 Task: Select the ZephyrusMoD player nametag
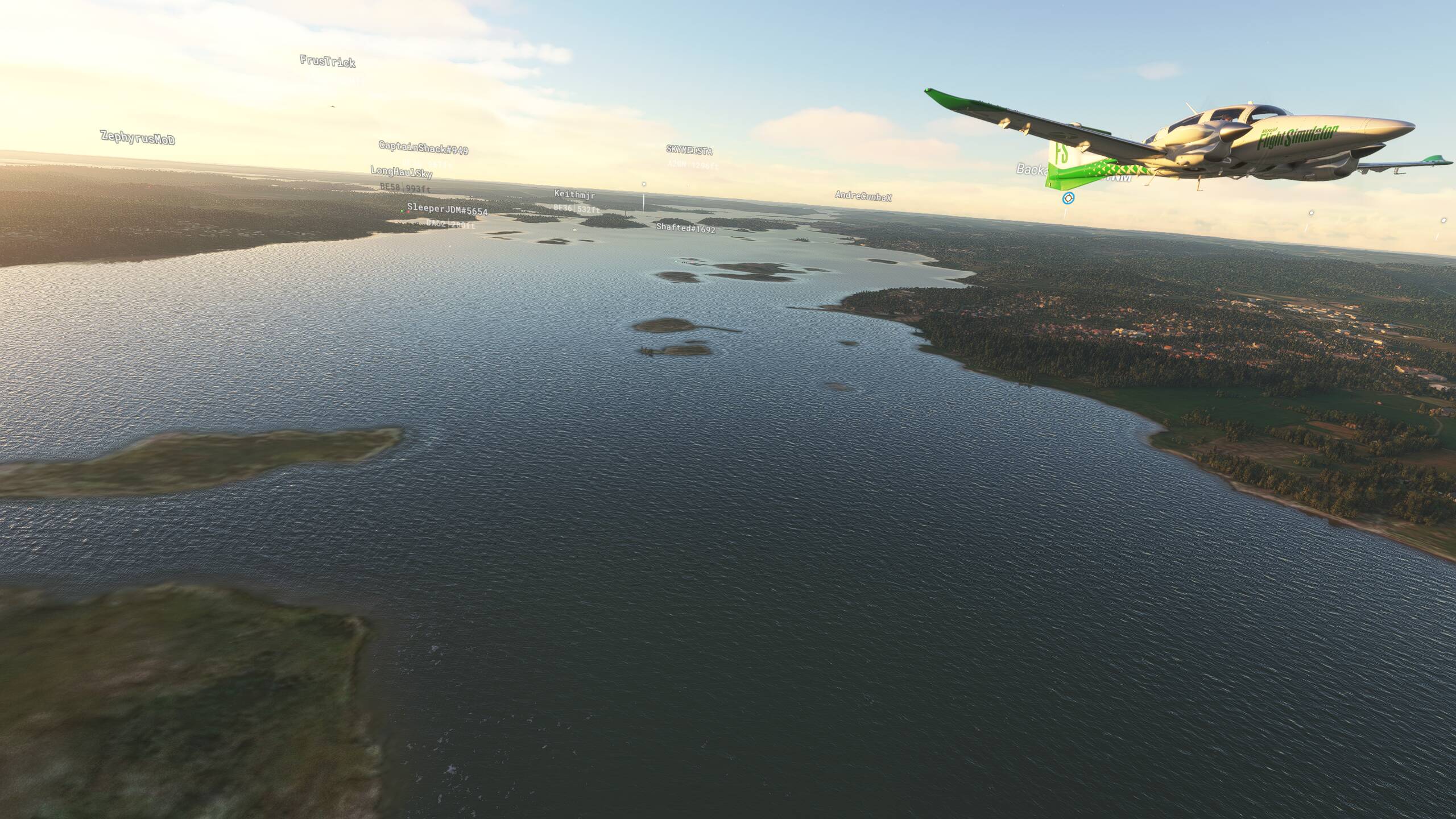click(x=136, y=138)
